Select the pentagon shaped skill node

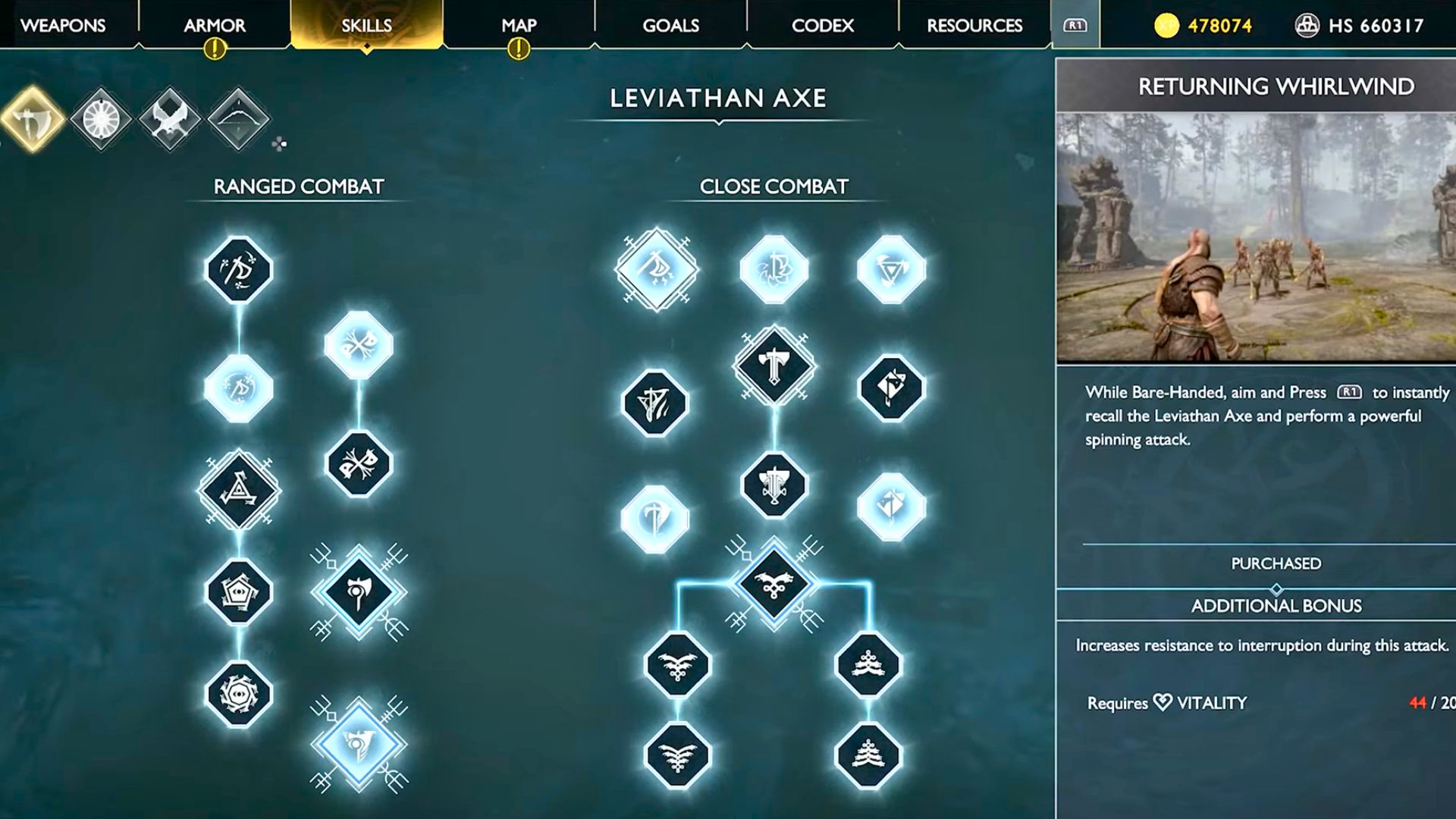pyautogui.click(x=239, y=591)
